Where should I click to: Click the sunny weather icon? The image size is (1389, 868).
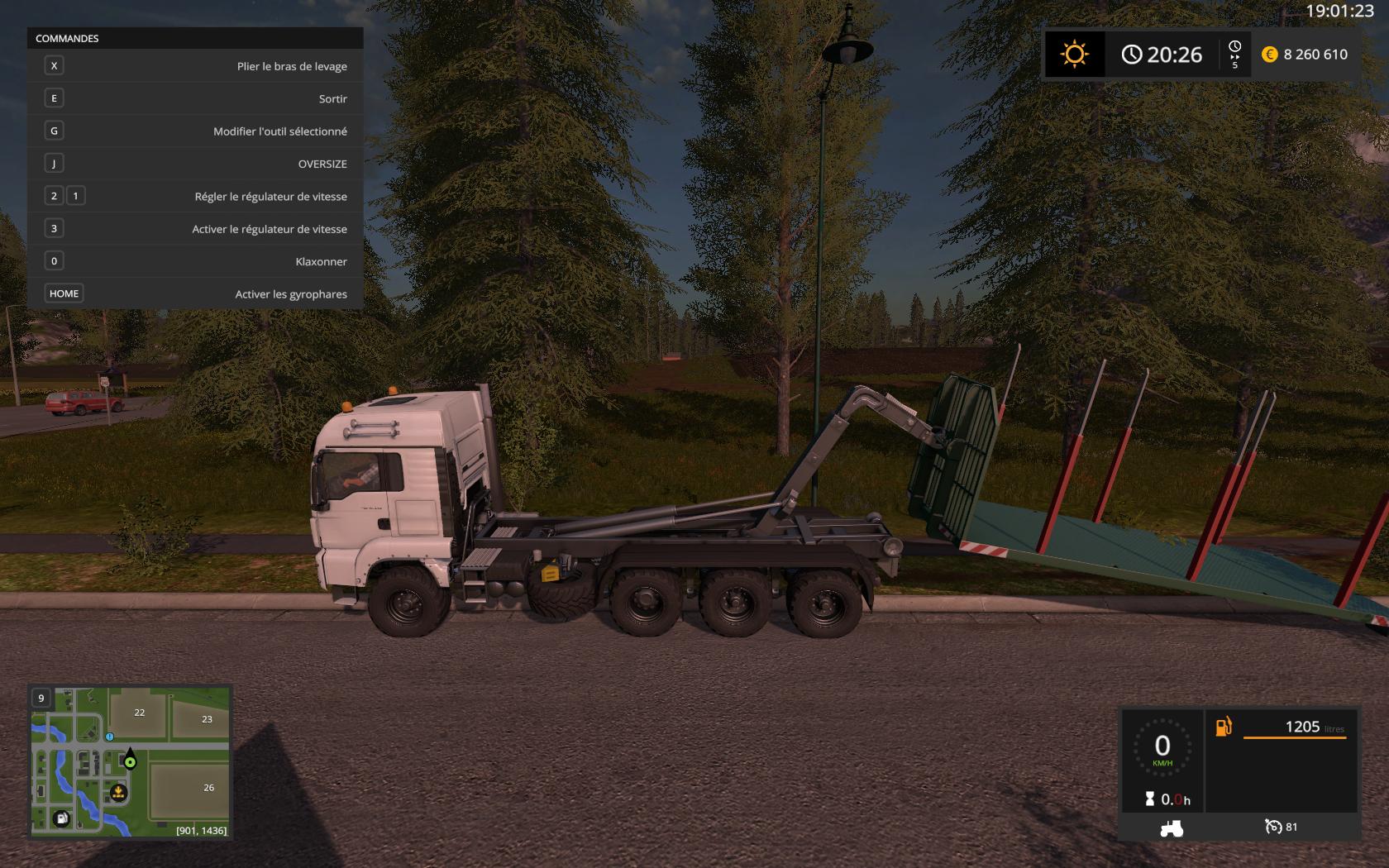click(1074, 55)
